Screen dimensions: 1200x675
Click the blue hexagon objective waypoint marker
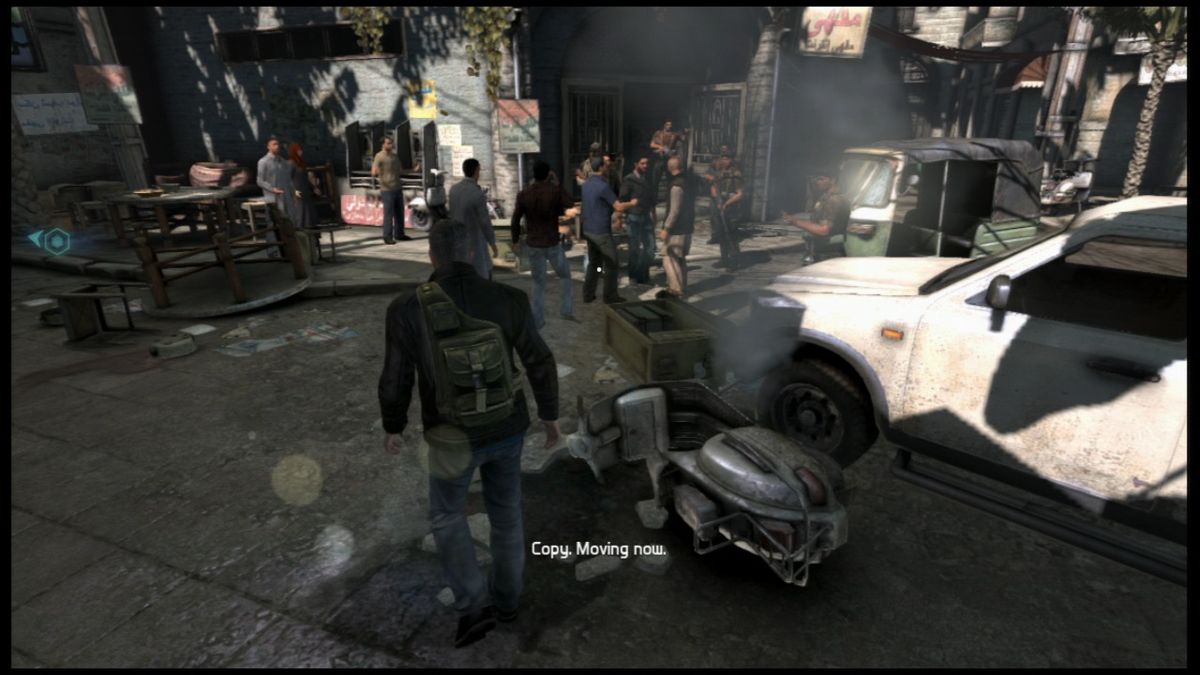click(x=56, y=240)
